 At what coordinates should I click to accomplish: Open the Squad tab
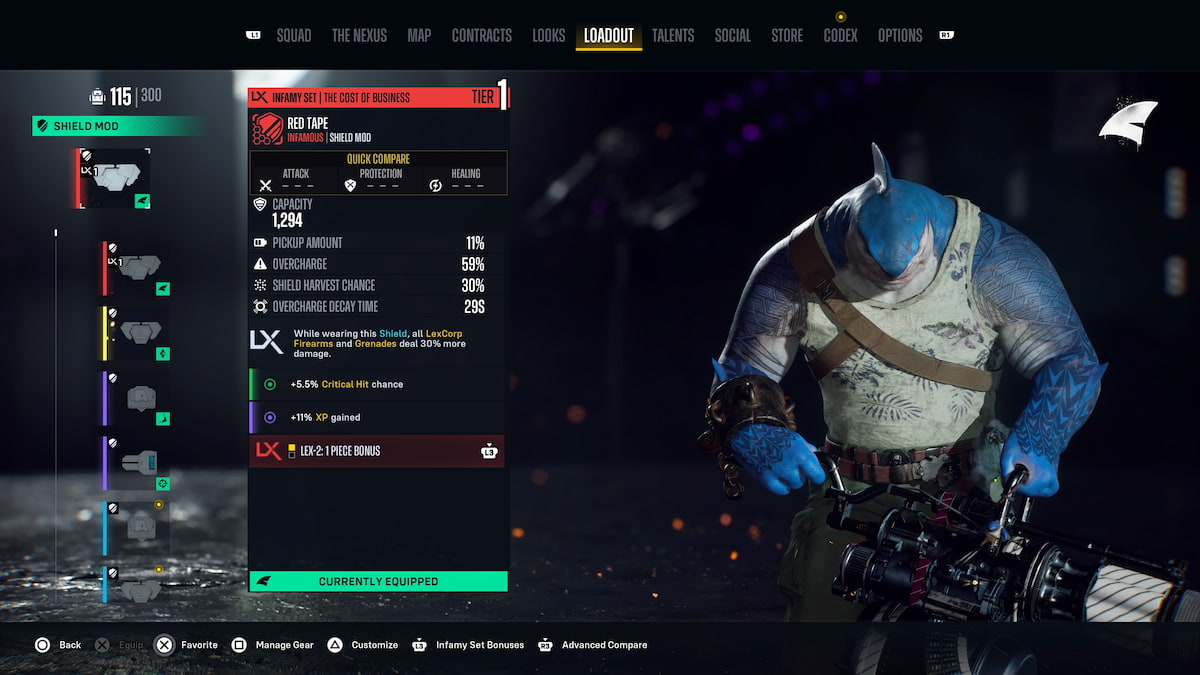coord(294,36)
